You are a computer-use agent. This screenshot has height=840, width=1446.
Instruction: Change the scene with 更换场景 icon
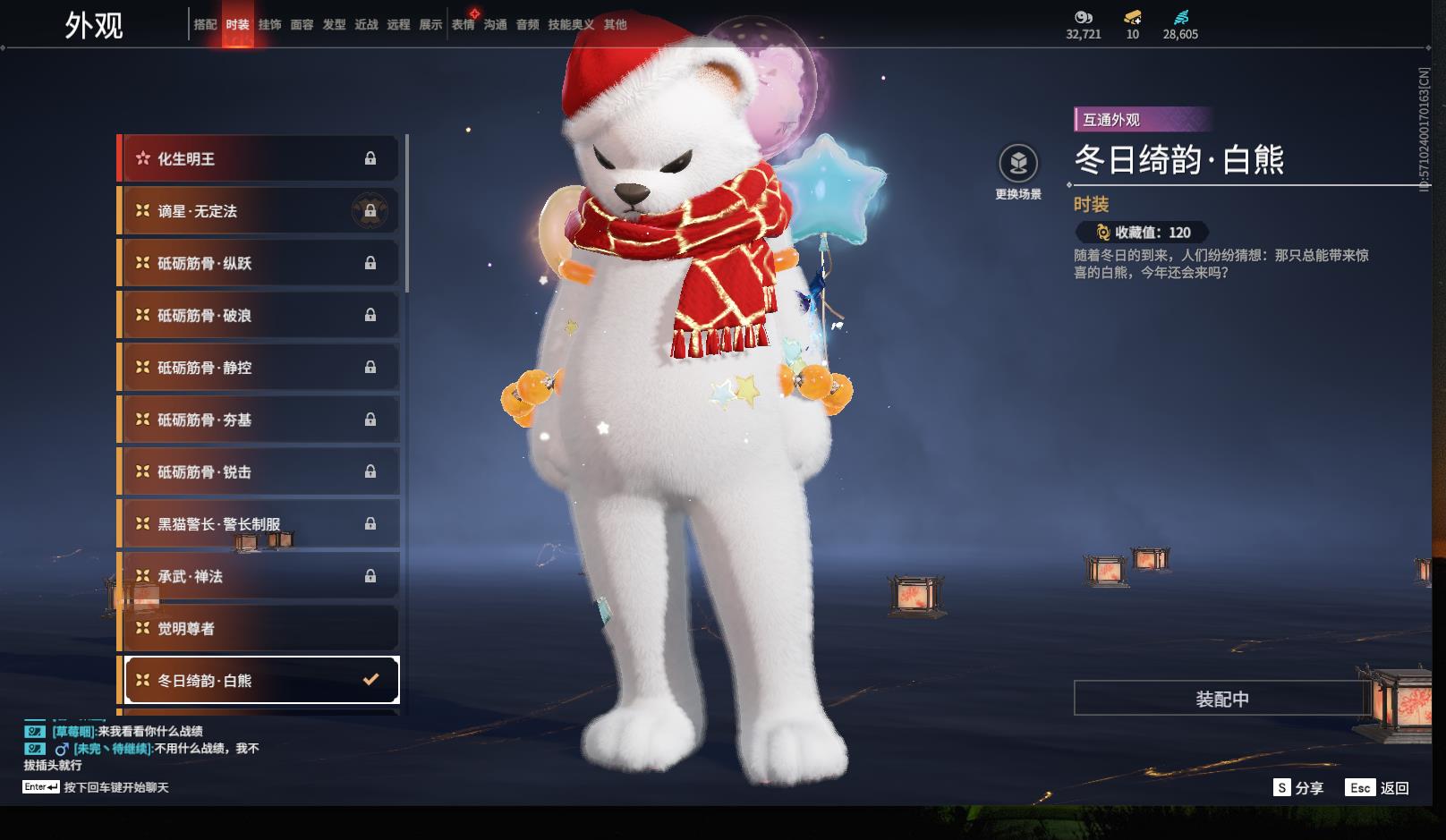tap(1018, 165)
